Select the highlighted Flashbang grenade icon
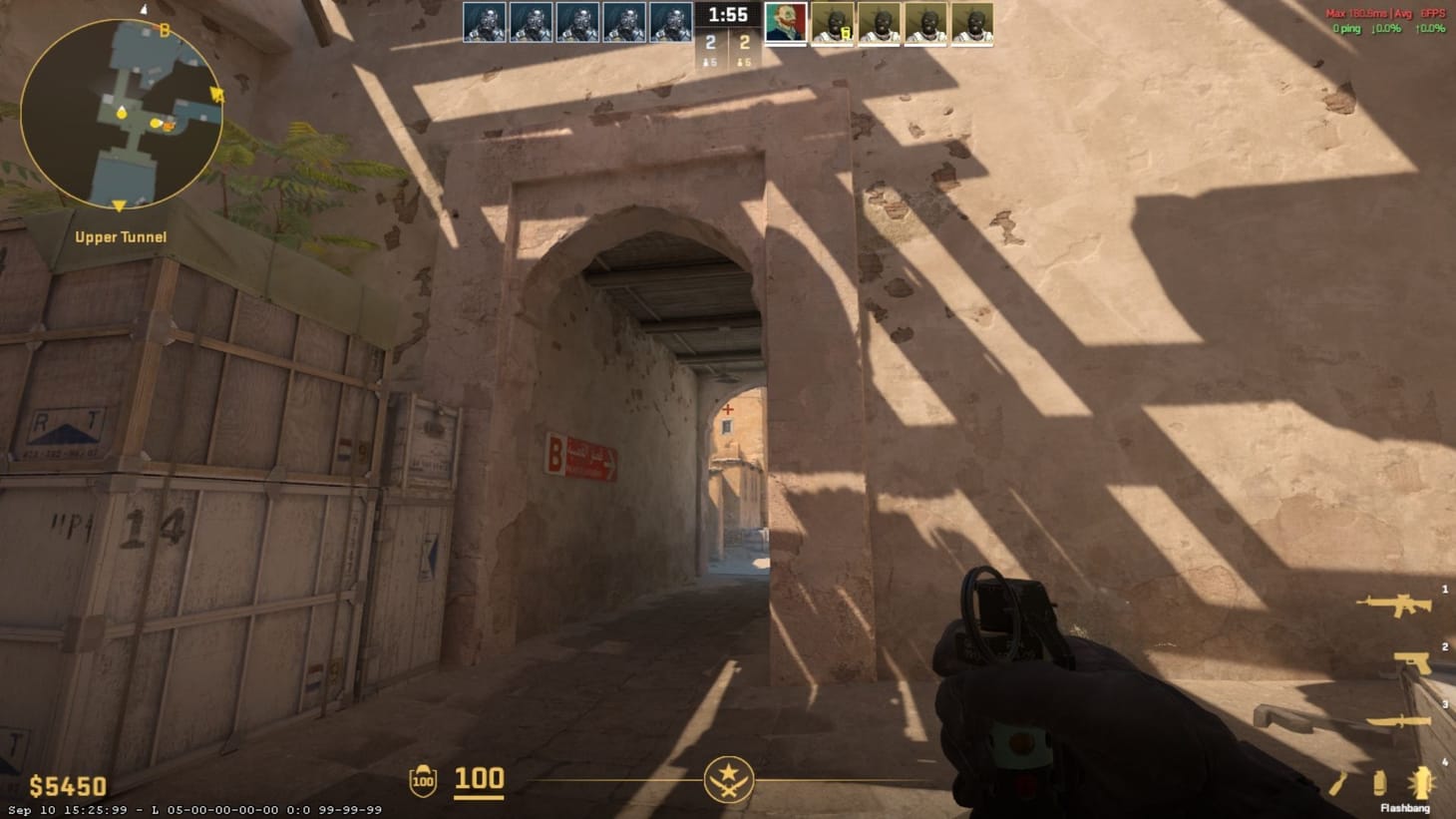The image size is (1456, 819). 1420,780
